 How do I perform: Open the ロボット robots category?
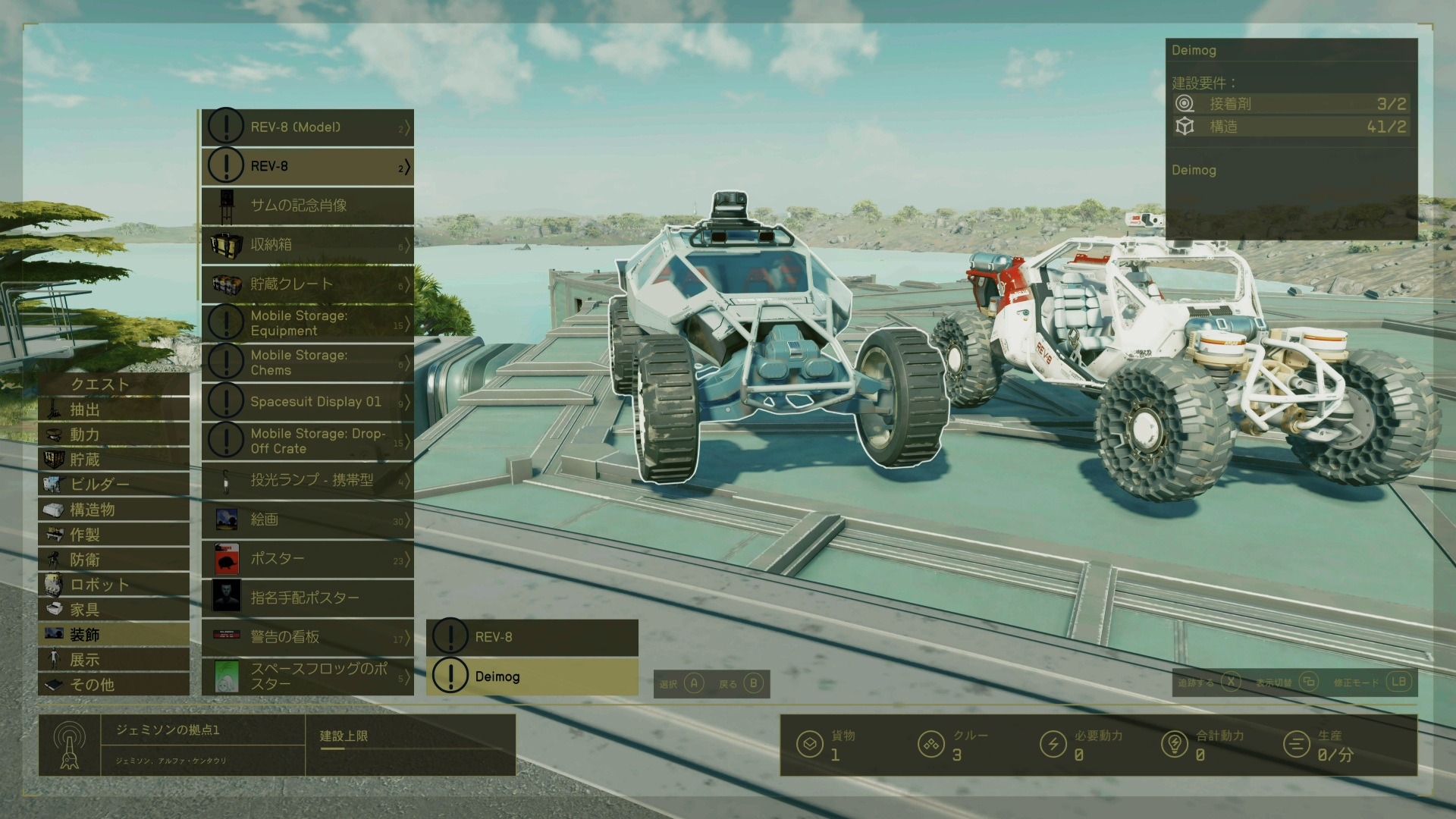[114, 585]
